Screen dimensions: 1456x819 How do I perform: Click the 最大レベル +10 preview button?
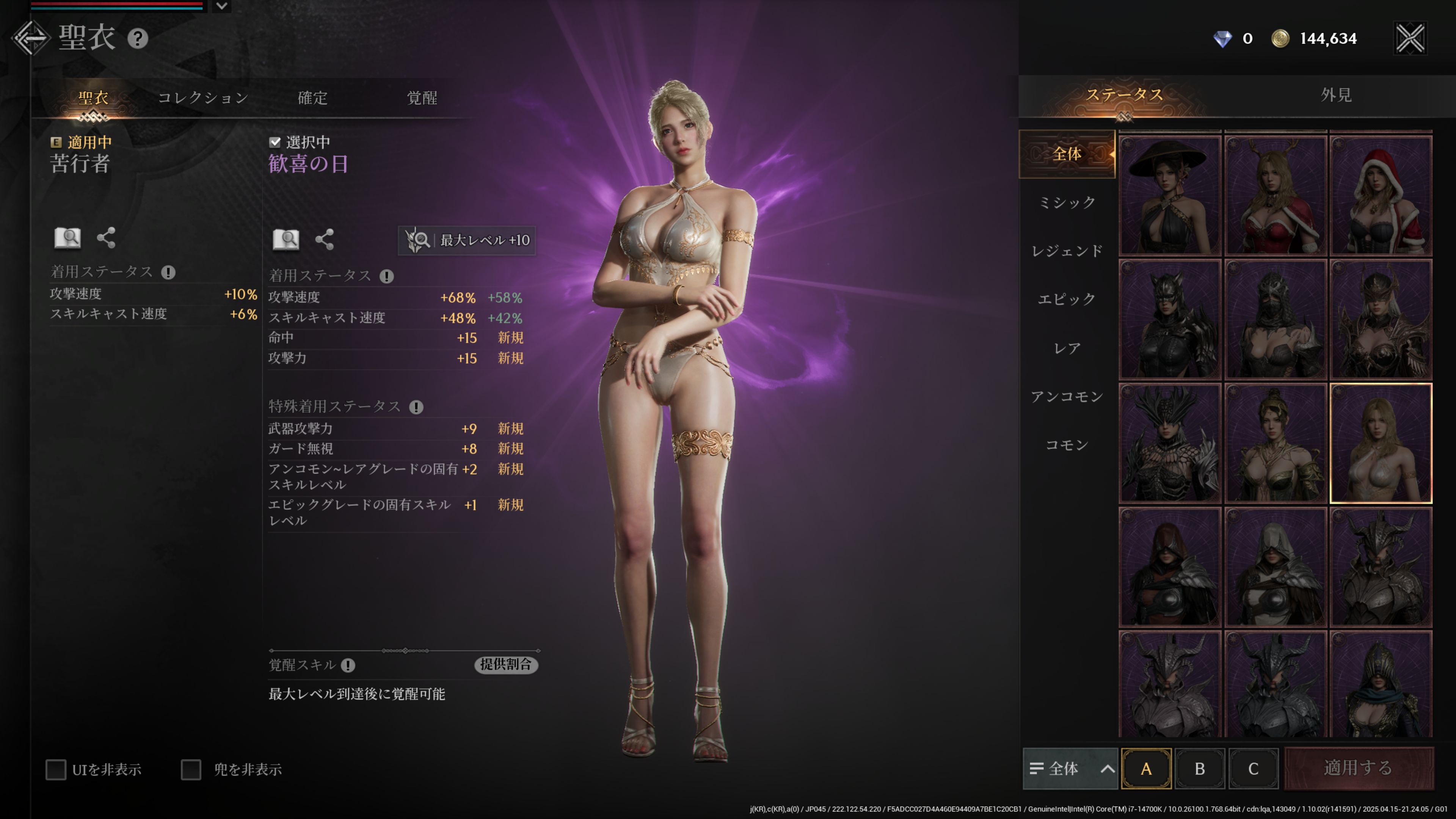[x=468, y=240]
